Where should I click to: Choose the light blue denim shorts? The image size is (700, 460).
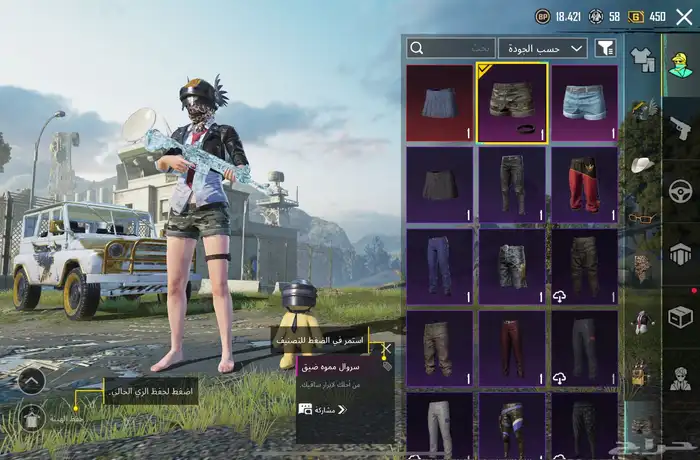click(584, 102)
